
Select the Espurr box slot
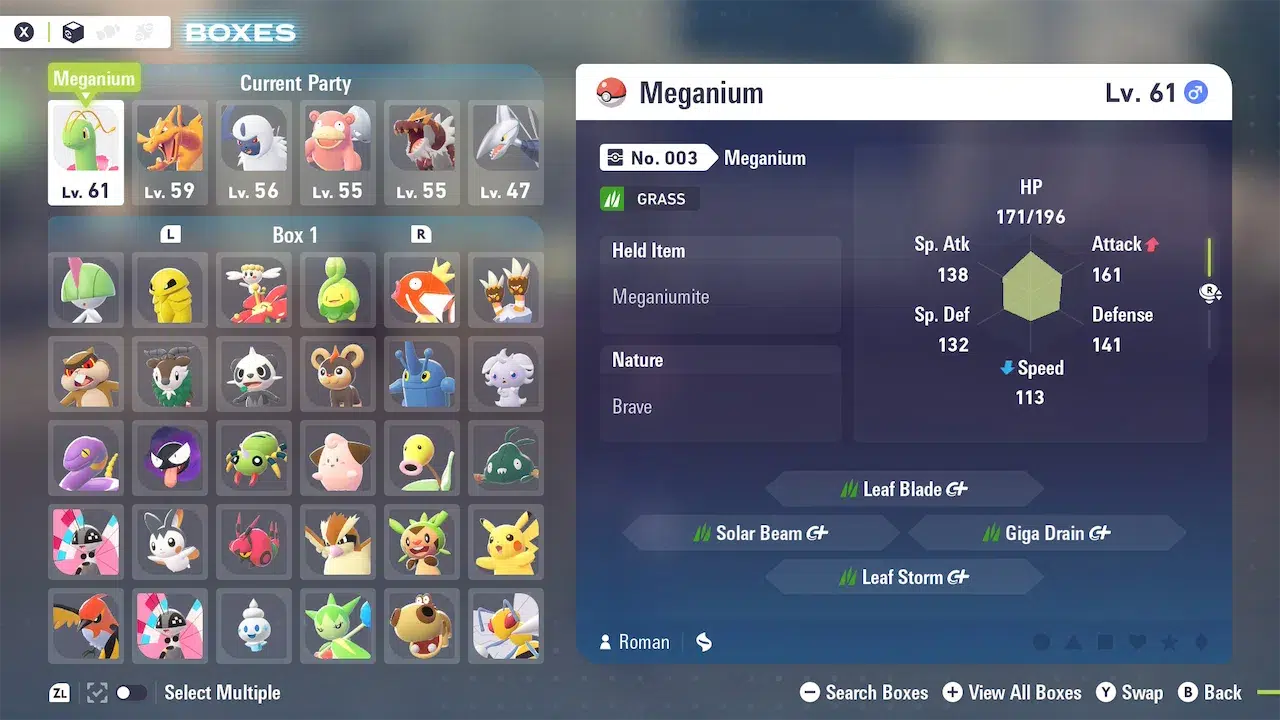point(506,374)
